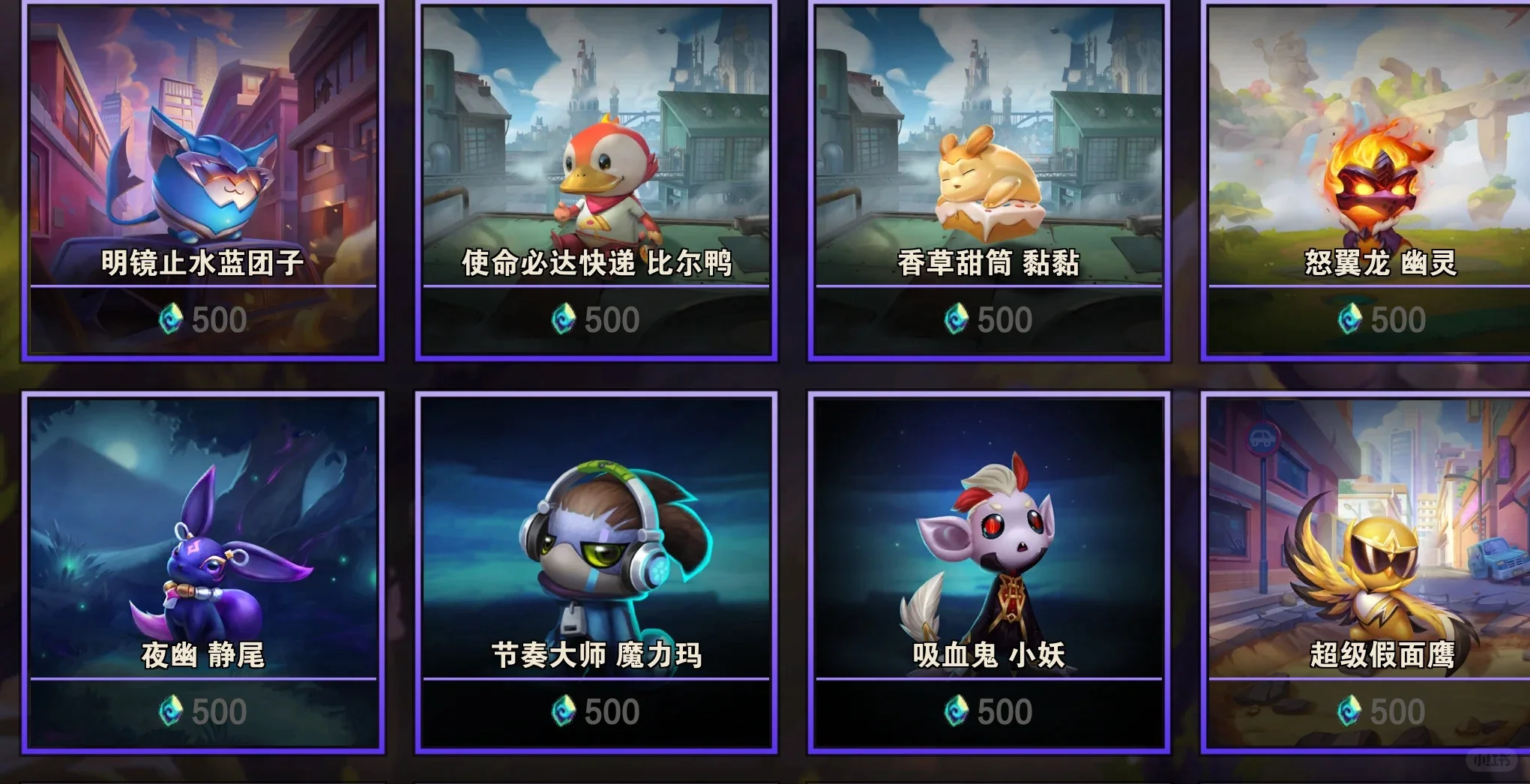1530x784 pixels.
Task: Click the 500 price button for 比尔鸭
Action: pos(594,320)
